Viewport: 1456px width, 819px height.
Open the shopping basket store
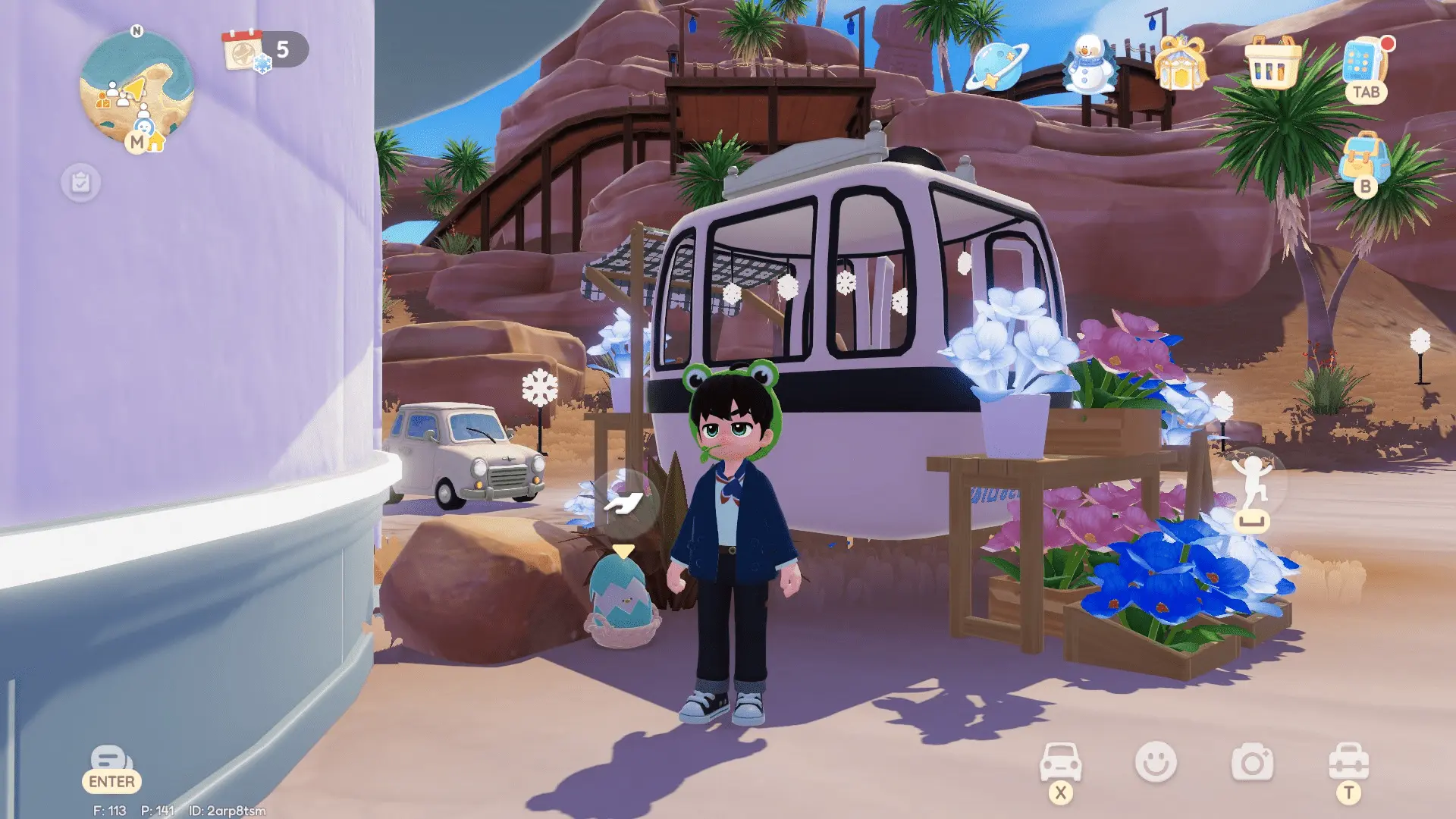1272,64
